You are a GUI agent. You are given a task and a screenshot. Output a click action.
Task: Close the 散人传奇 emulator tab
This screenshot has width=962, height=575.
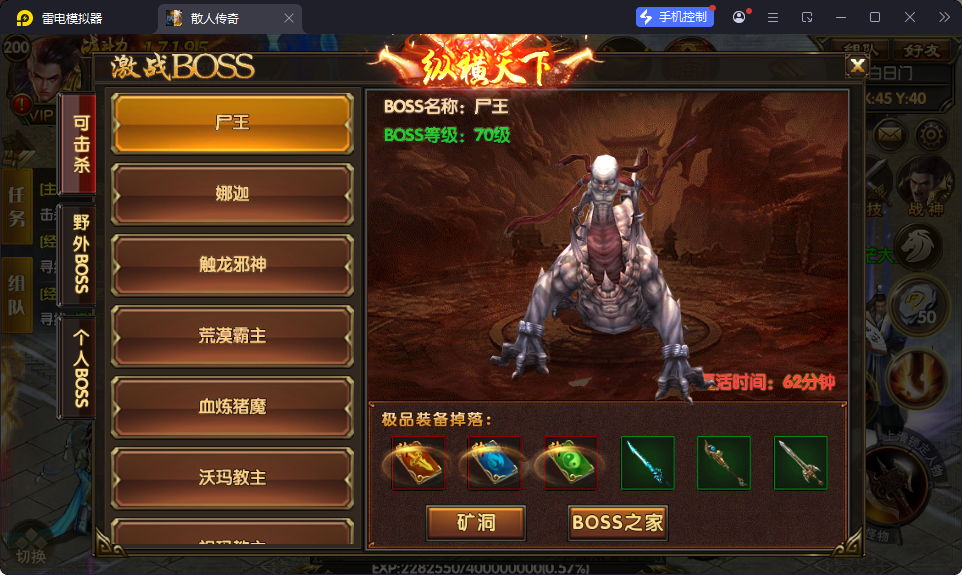[x=289, y=18]
